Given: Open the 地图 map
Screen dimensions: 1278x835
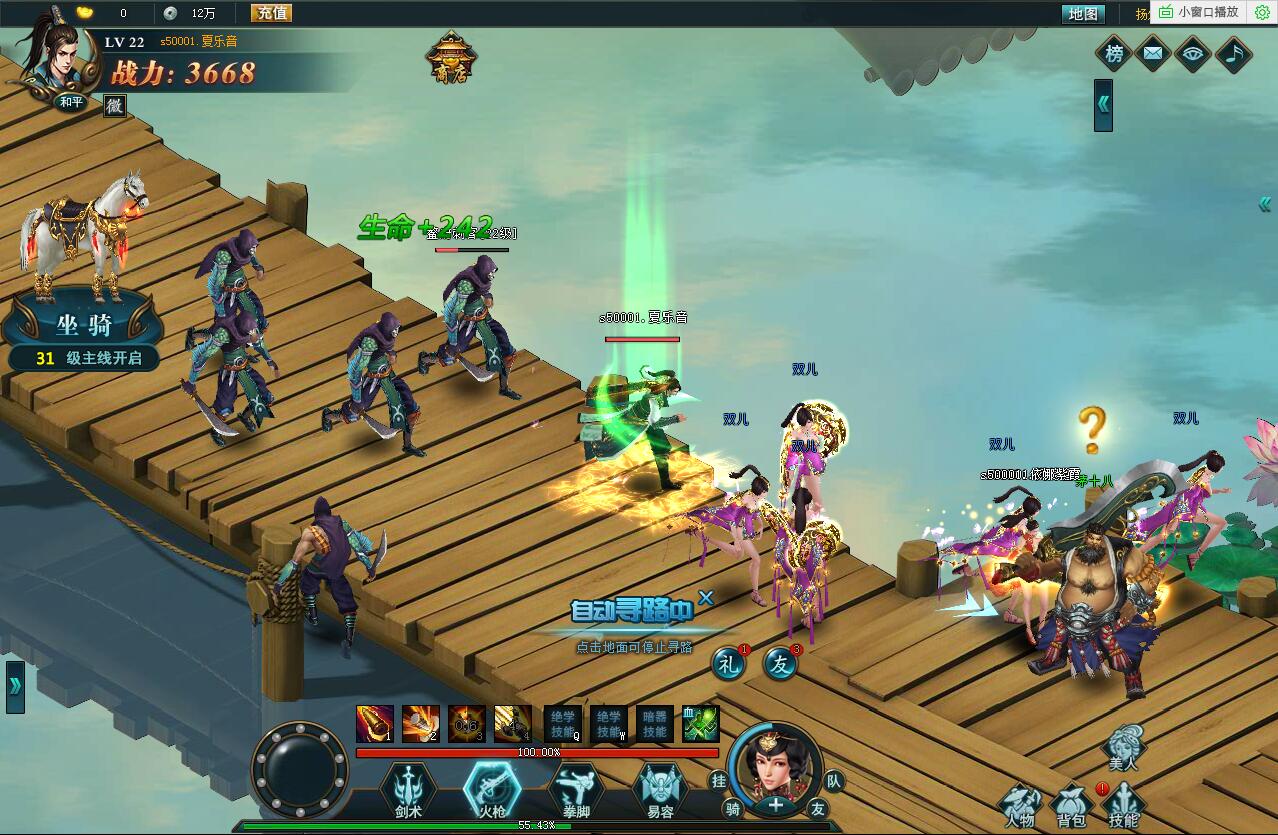Looking at the screenshot, I should (1082, 14).
